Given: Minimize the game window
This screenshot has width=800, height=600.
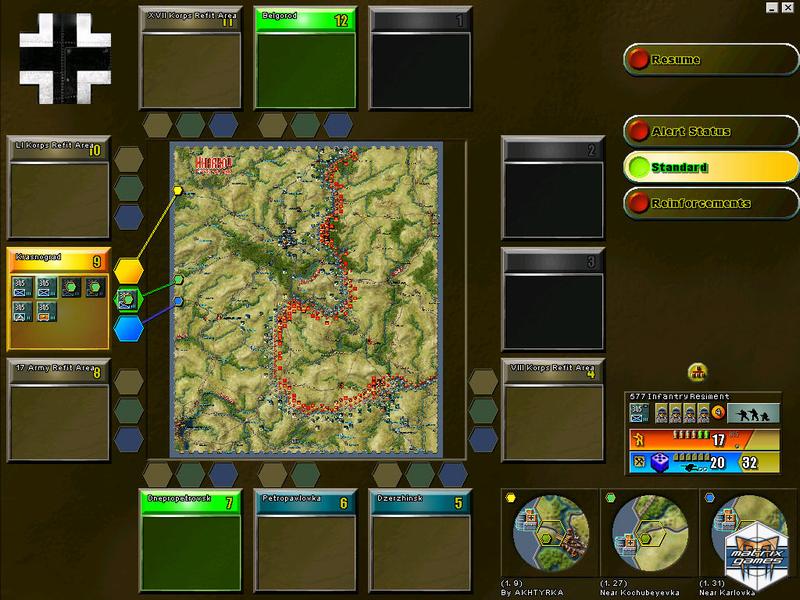Looking at the screenshot, I should 773,7.
